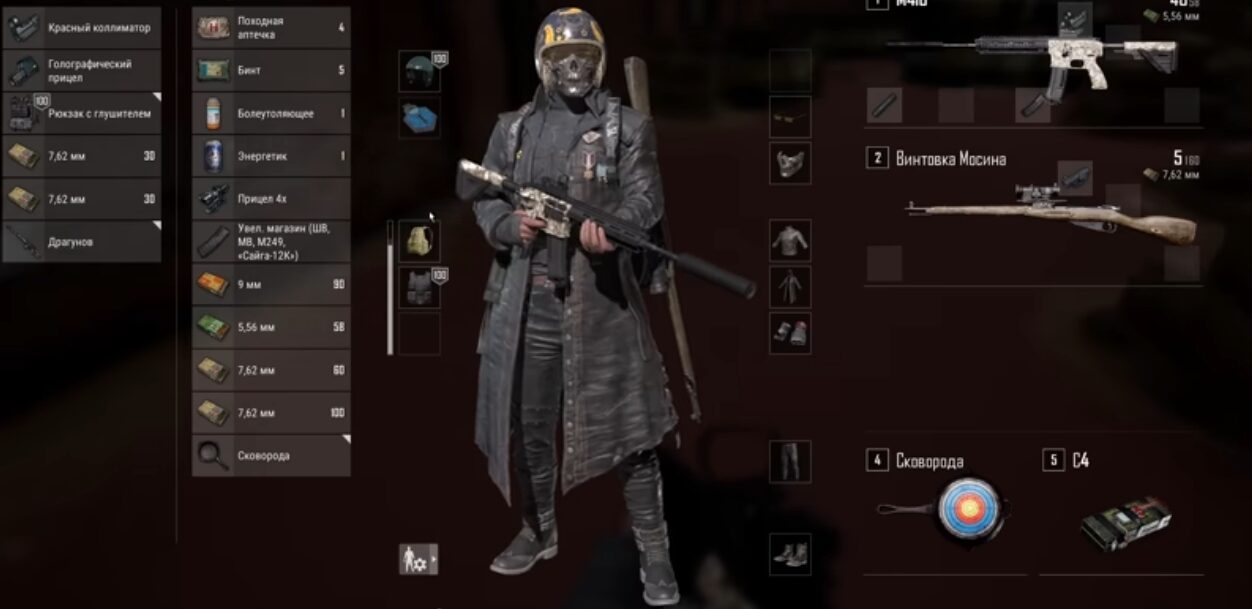Select the Болеутоляющее painkiller
The height and width of the screenshot is (609, 1252).
pos(271,113)
